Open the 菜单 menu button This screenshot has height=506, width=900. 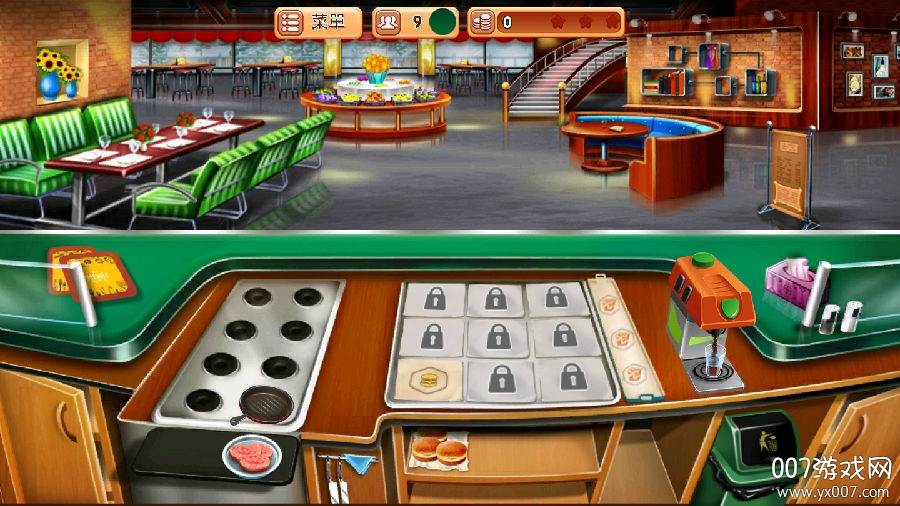point(318,22)
